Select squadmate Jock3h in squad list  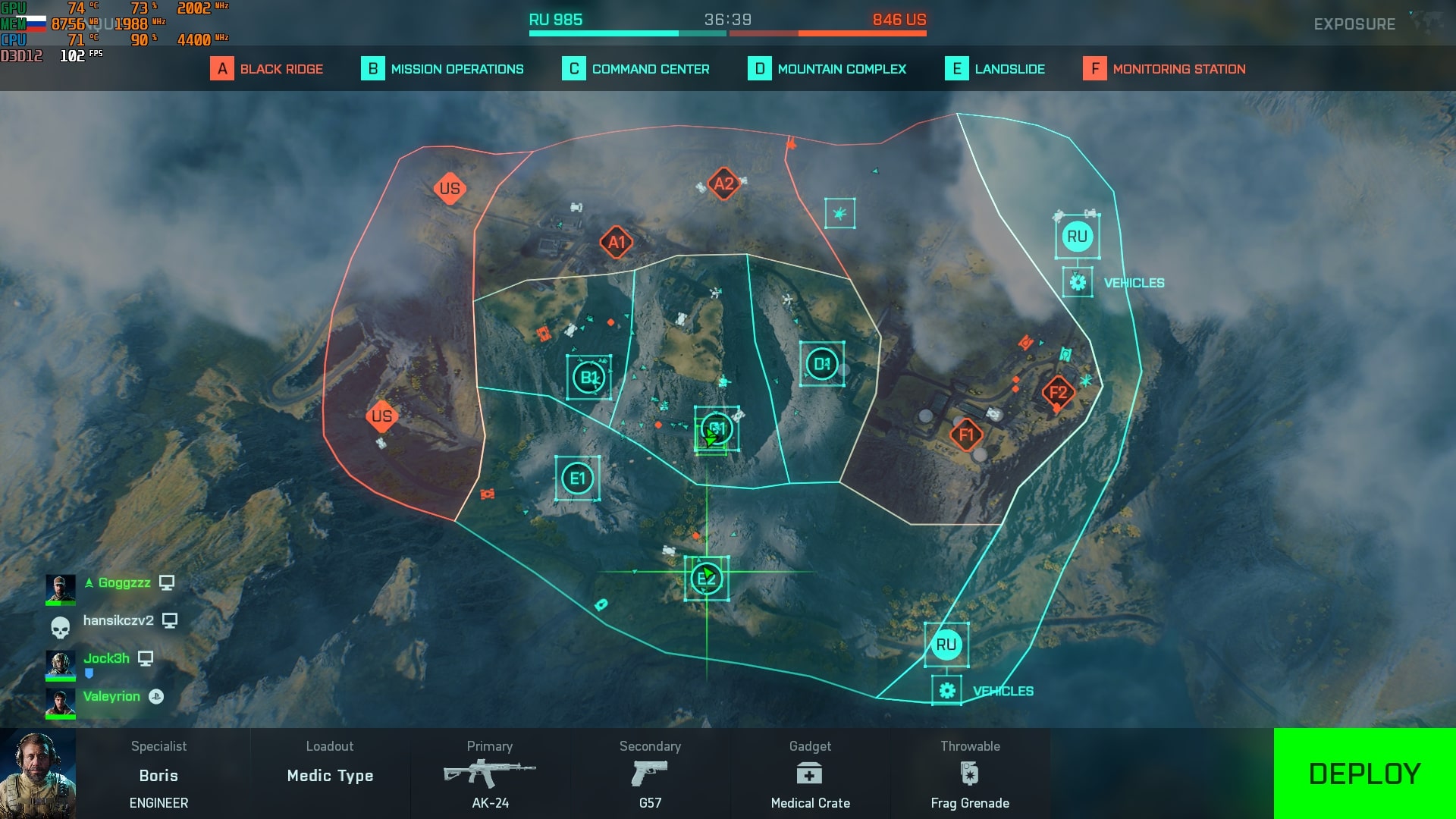click(x=106, y=658)
